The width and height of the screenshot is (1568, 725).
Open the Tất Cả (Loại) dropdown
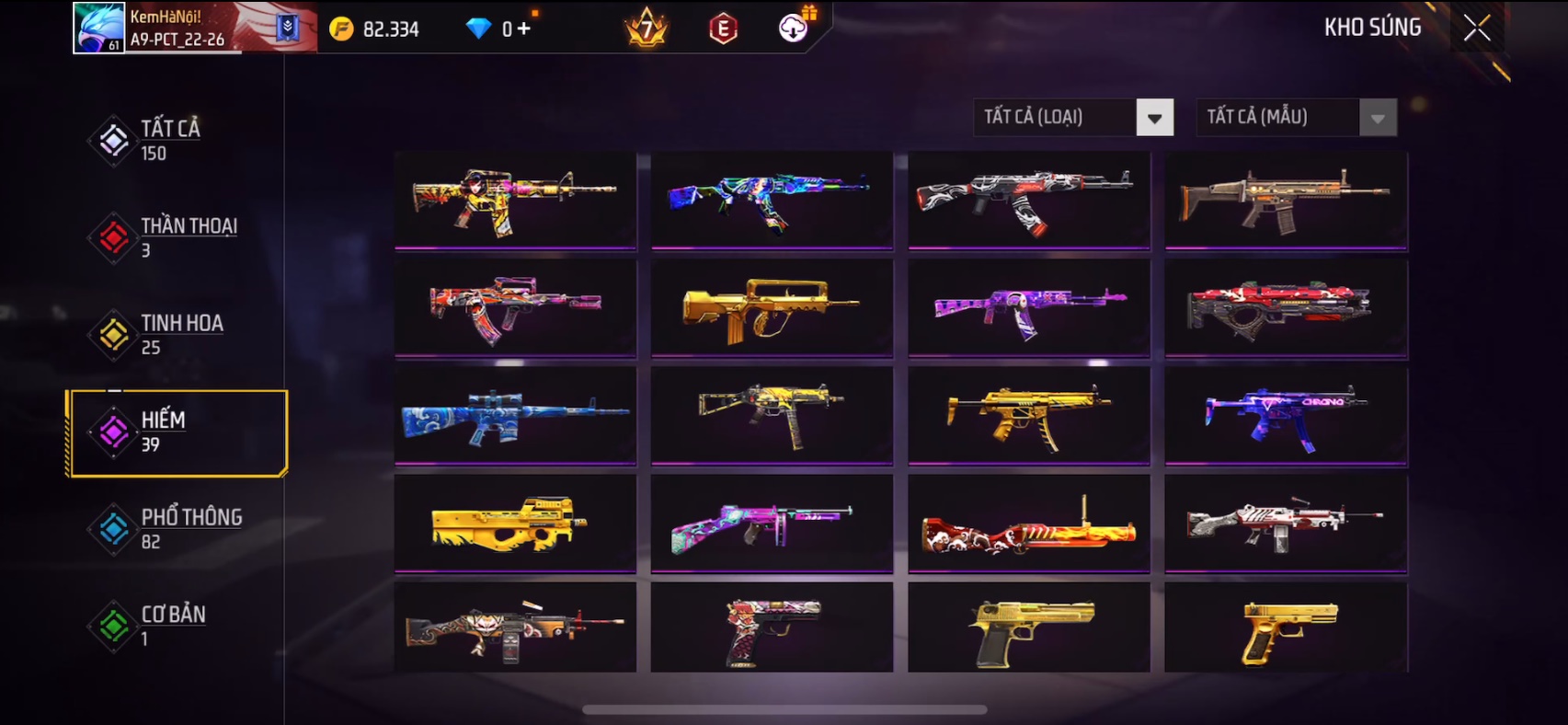(1072, 117)
